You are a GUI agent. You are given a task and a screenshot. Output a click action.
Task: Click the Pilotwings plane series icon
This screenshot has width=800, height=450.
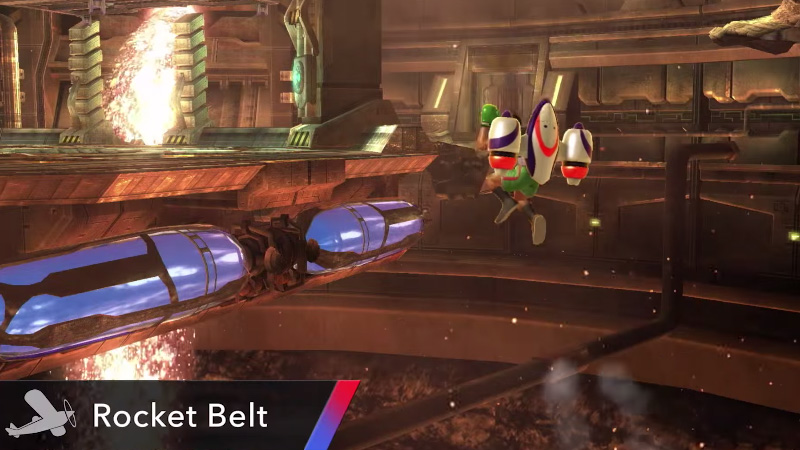click(40, 414)
